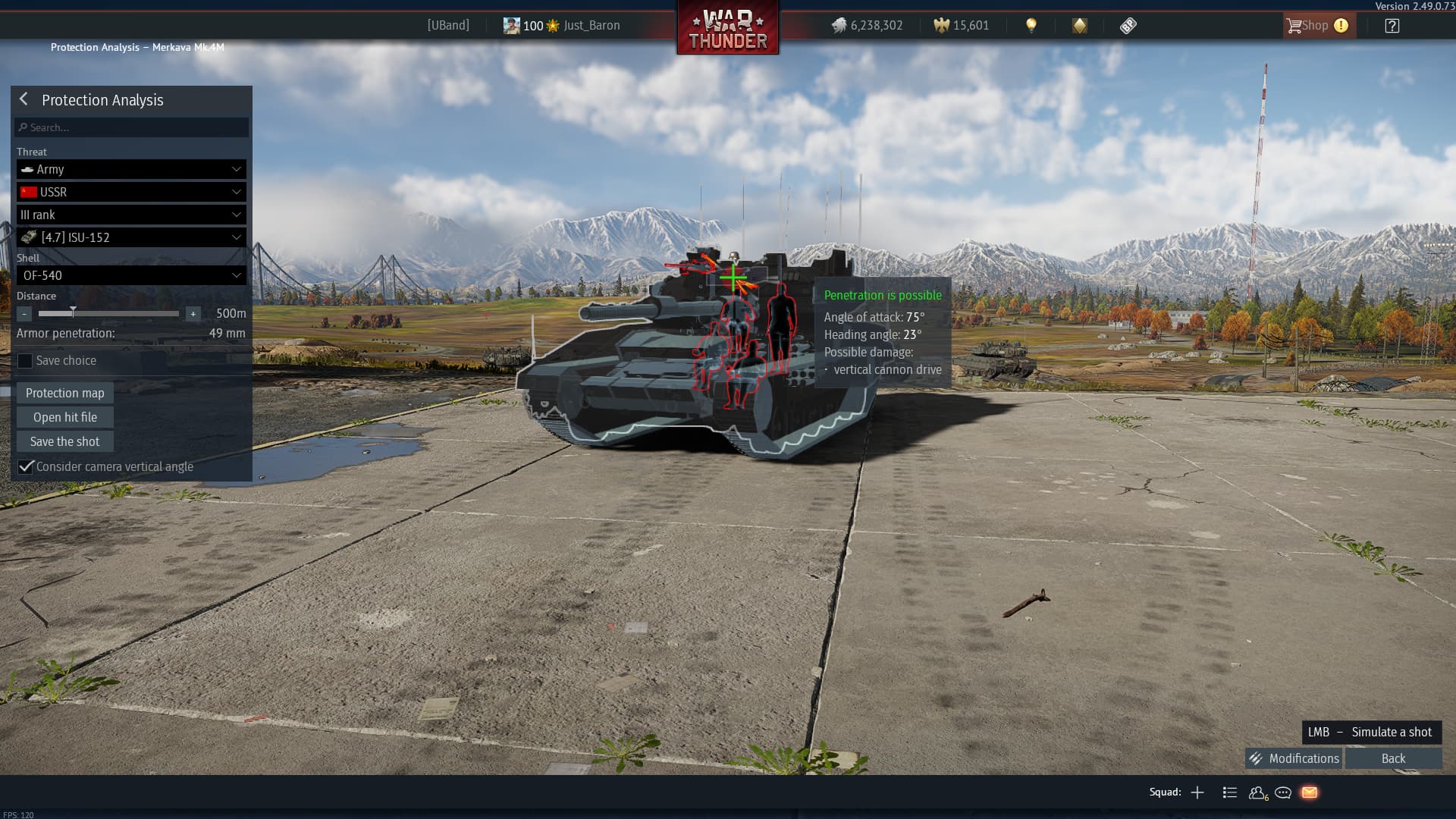Screen dimensions: 1456x819
Task: Decrease distance with the minus button
Action: pyautogui.click(x=25, y=314)
